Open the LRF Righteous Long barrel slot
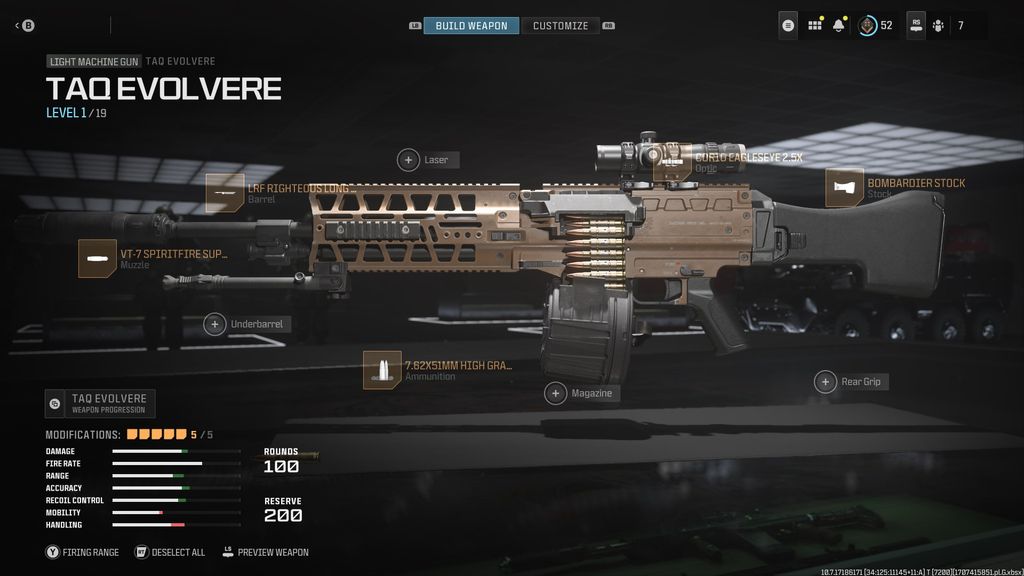The image size is (1024, 576). (x=225, y=193)
